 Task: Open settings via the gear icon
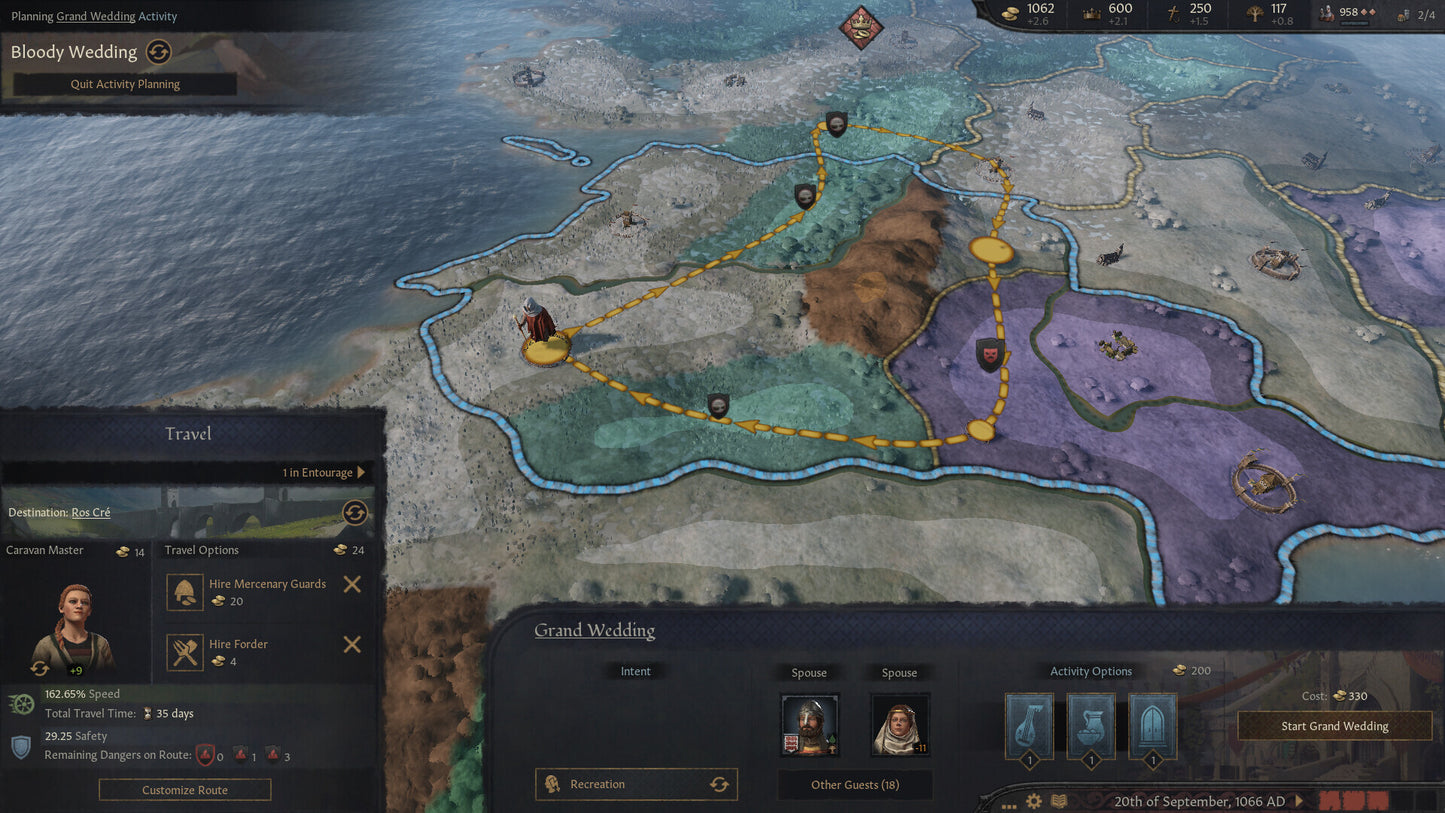[x=1033, y=800]
